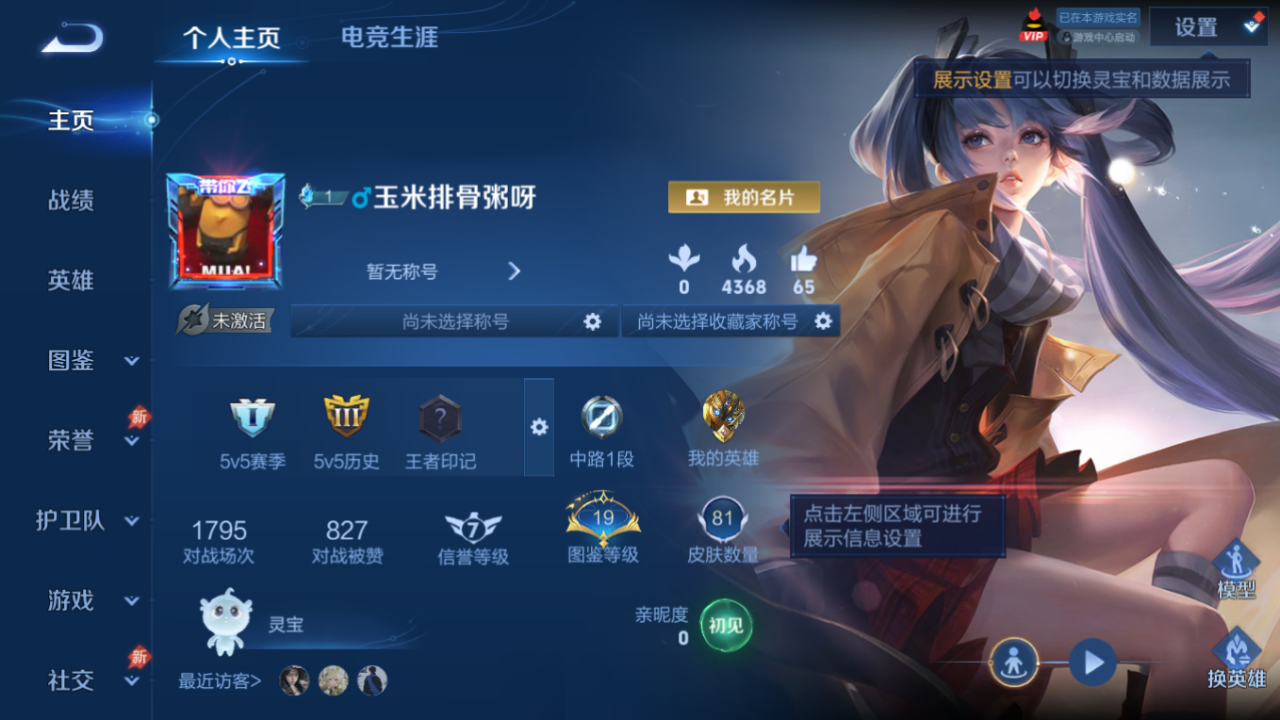
Task: Open gear beside 尚未选择收藏家称号
Action: tap(824, 321)
